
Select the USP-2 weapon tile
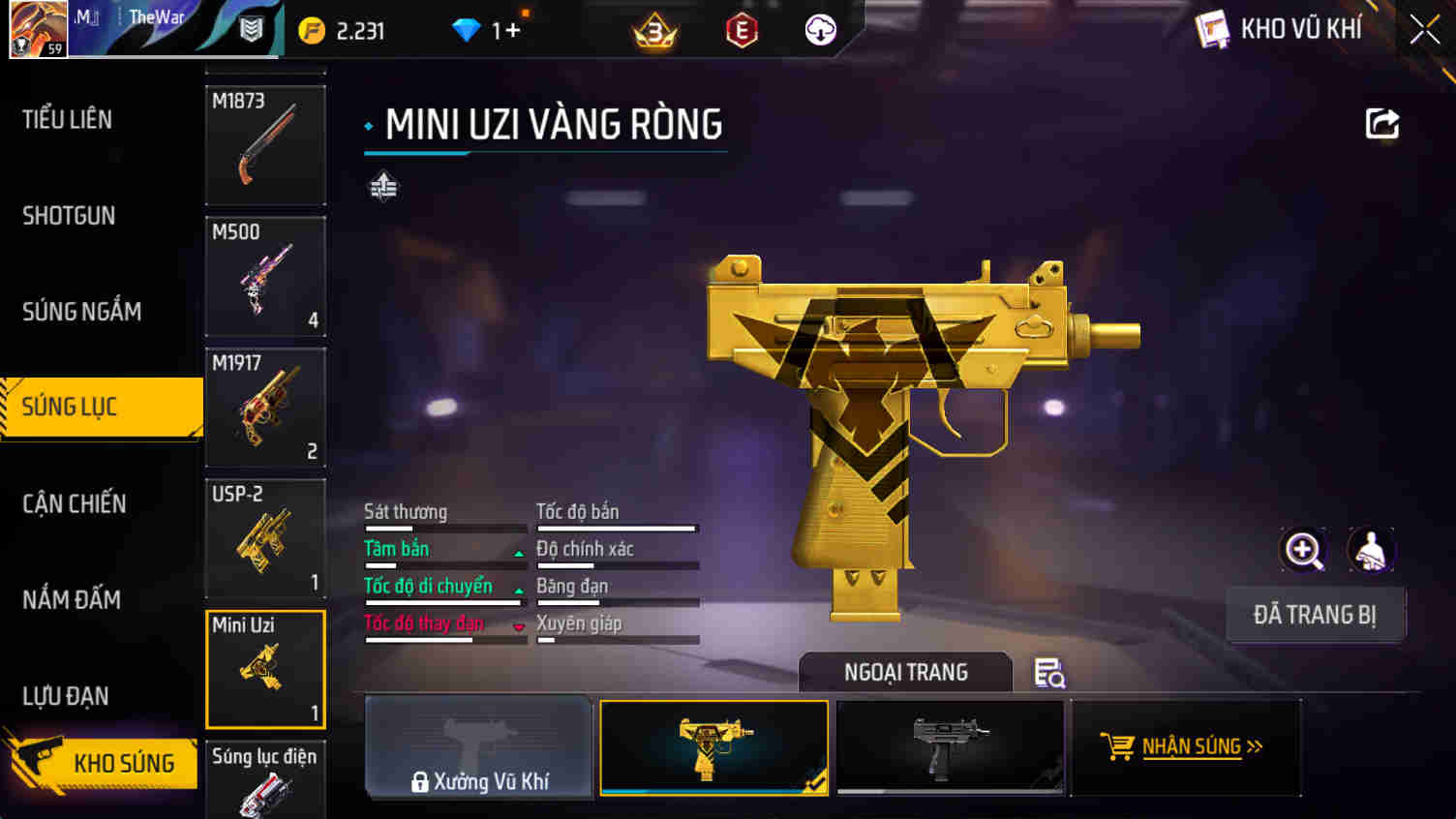(x=265, y=538)
